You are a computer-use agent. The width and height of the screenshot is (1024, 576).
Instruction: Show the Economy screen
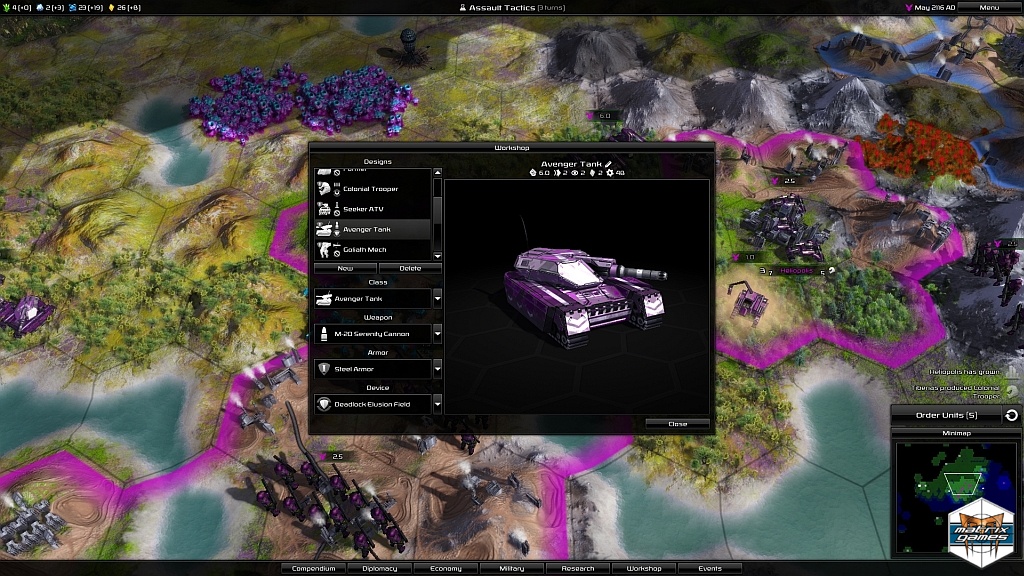(446, 568)
